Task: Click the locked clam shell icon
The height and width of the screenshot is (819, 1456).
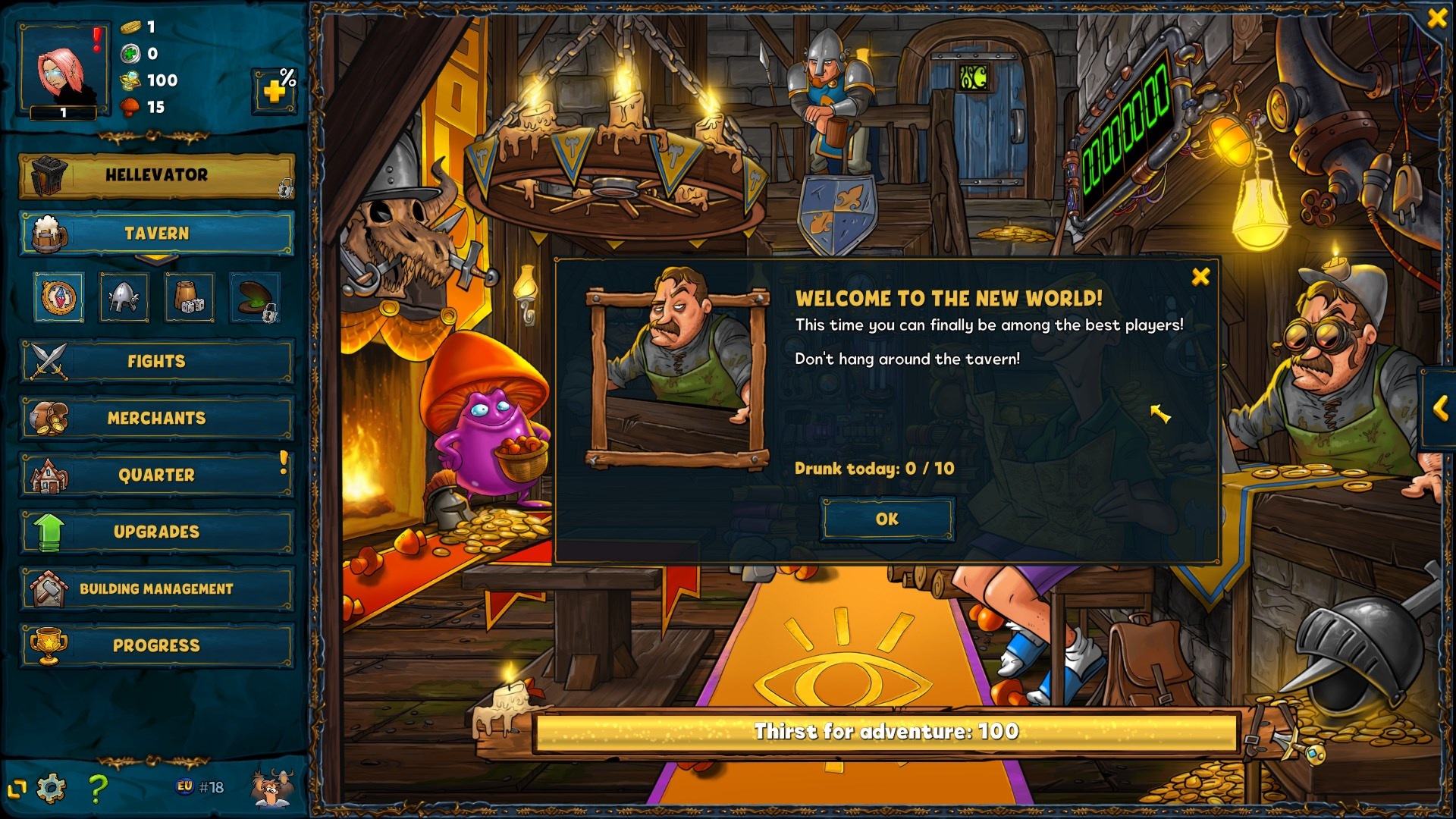Action: [255, 297]
